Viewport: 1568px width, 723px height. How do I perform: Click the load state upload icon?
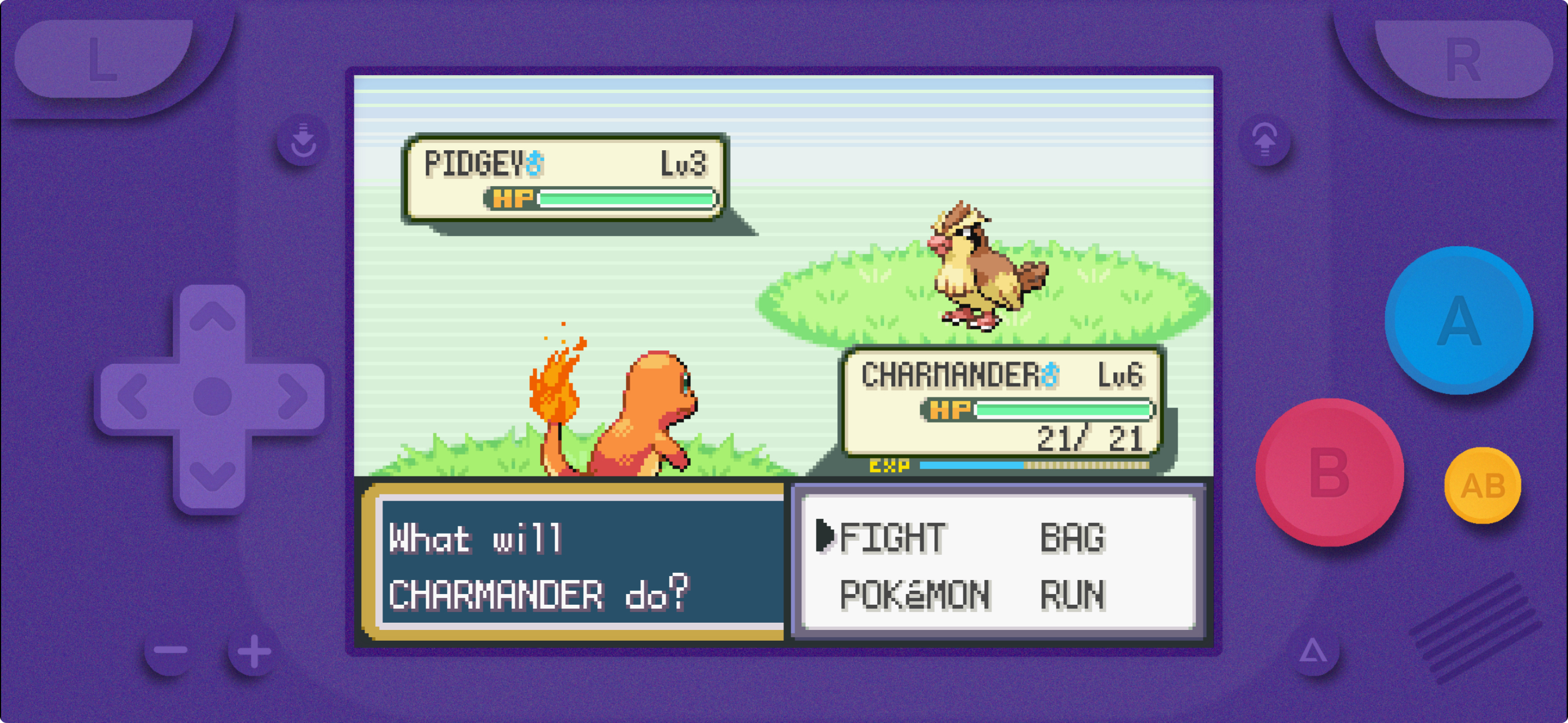1265,141
